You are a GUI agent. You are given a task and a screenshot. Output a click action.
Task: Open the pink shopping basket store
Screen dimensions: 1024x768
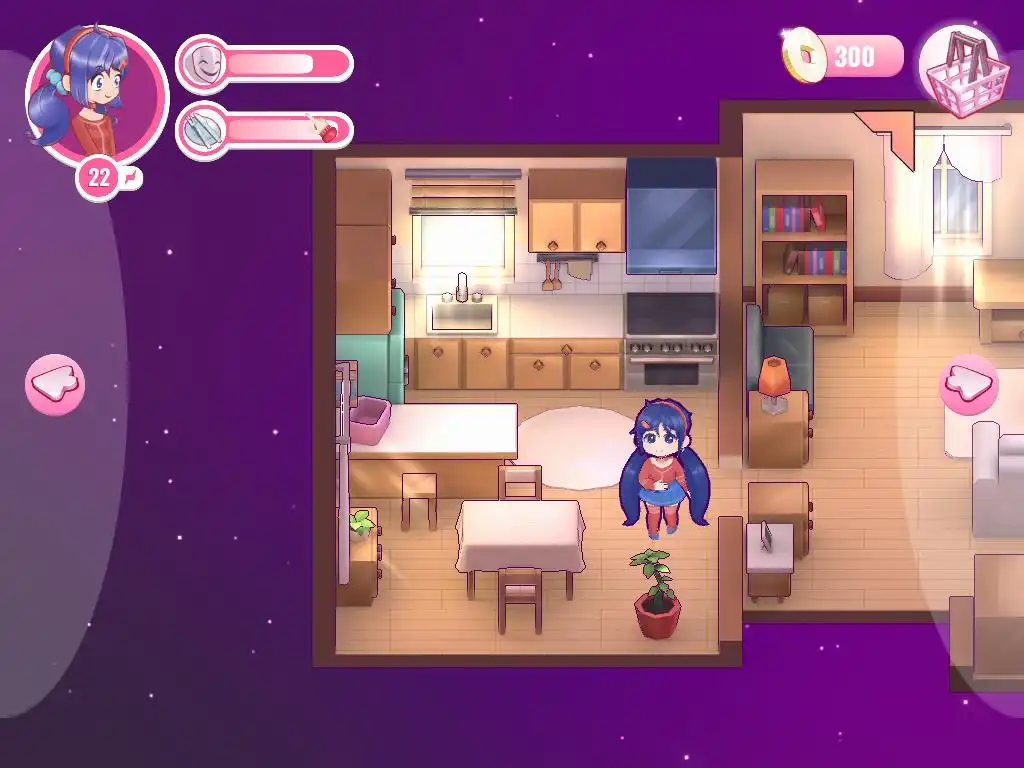tap(959, 67)
